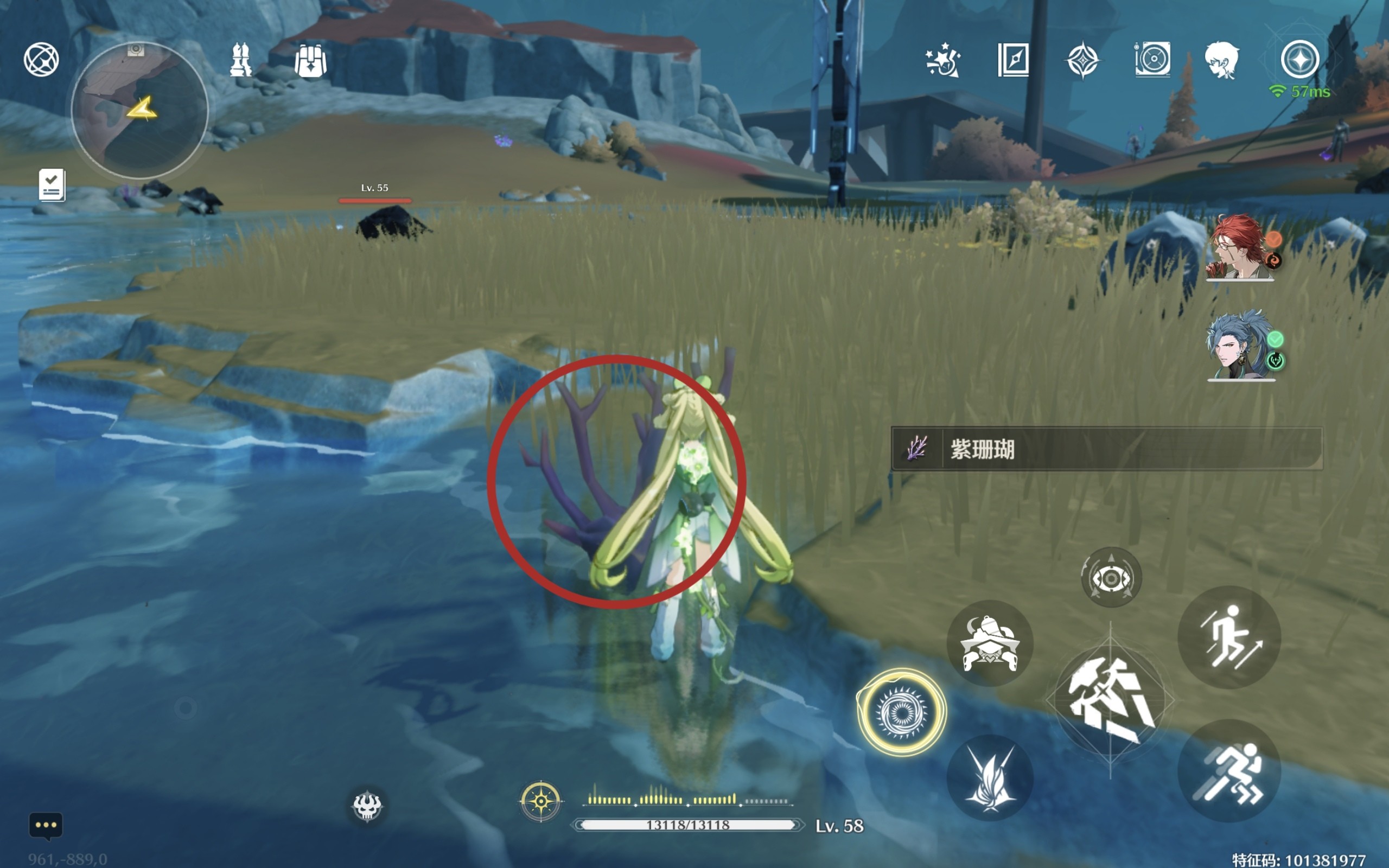Activate the glowing yellow ring skill
This screenshot has width=1389, height=868.
click(901, 712)
